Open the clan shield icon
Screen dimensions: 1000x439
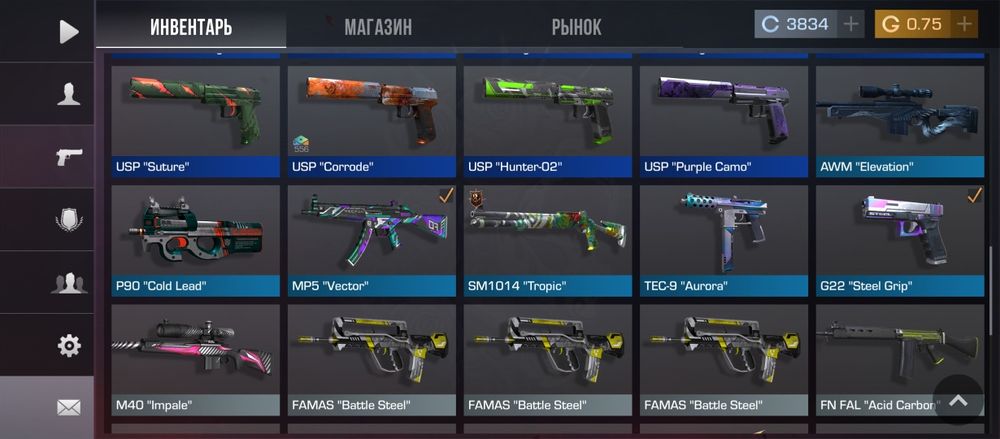point(68,220)
